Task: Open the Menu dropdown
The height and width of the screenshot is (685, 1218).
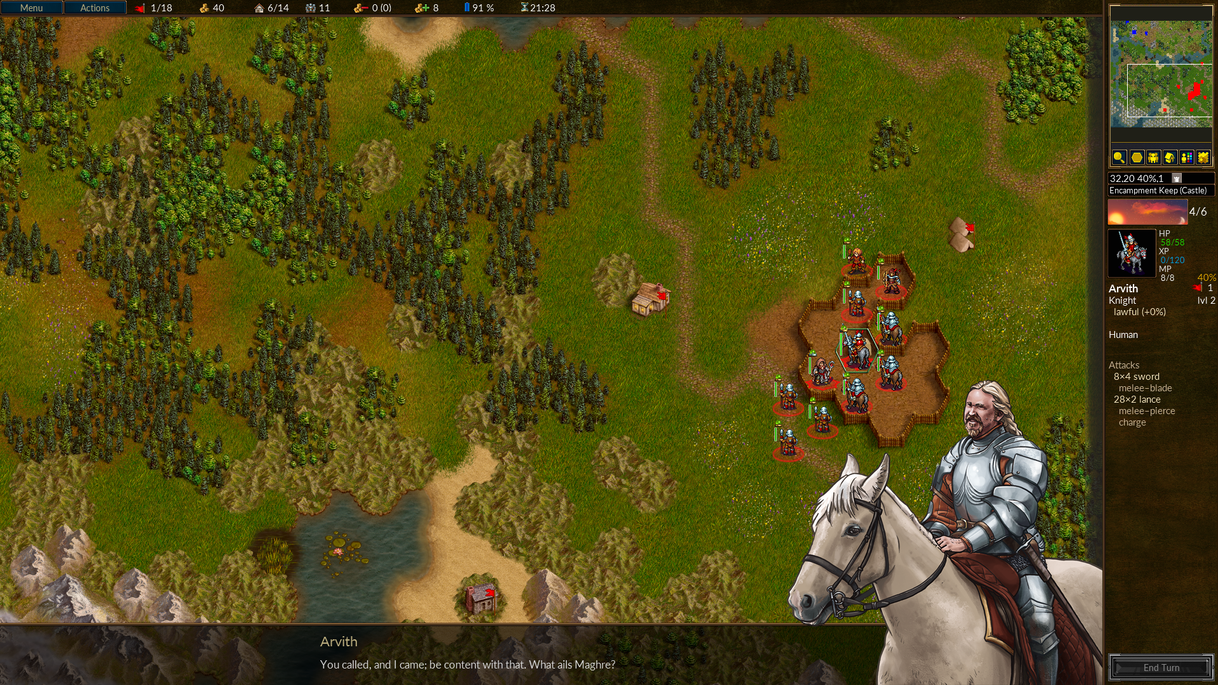Action: 31,8
